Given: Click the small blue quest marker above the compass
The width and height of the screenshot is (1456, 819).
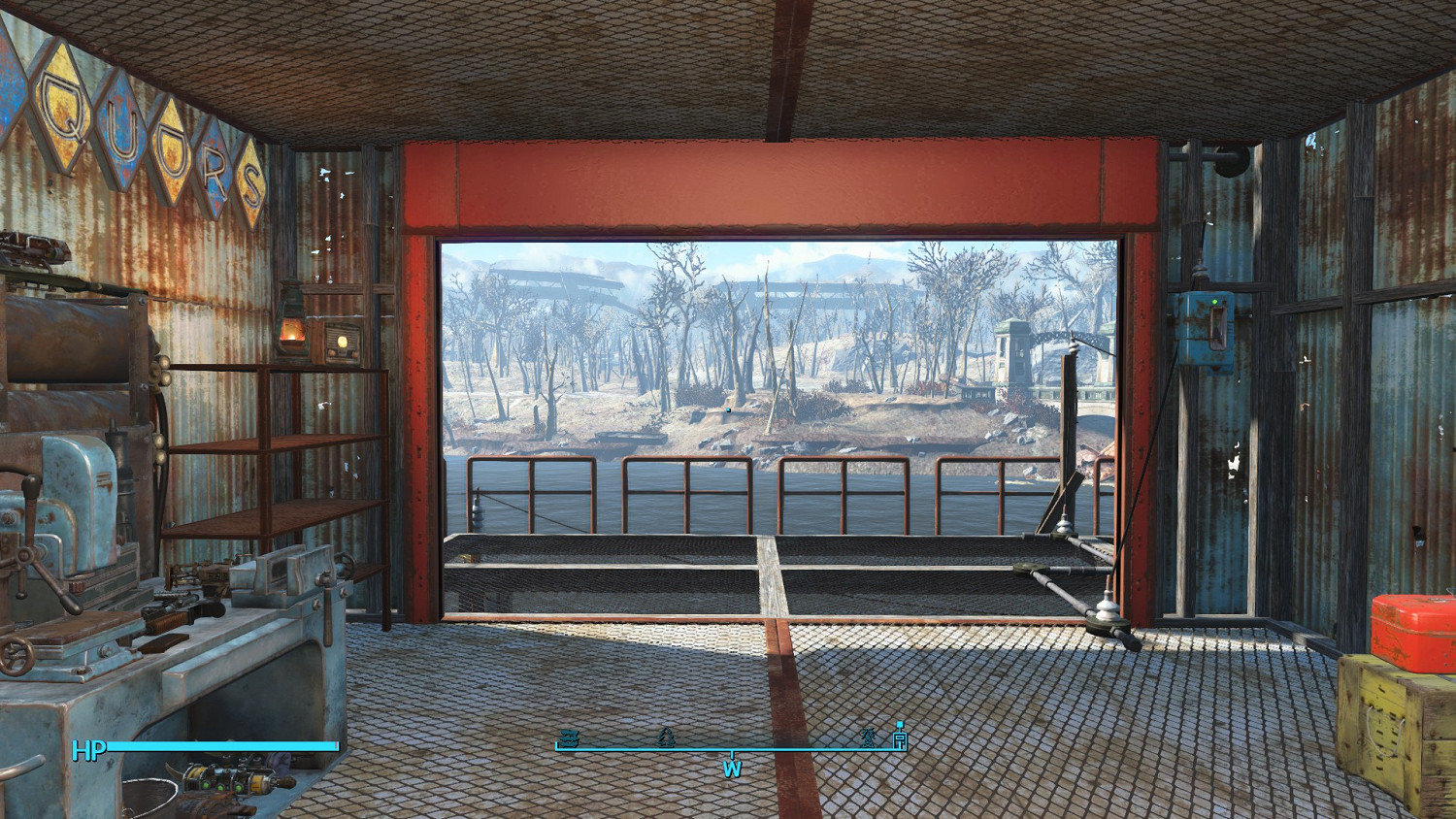Looking at the screenshot, I should 900,723.
